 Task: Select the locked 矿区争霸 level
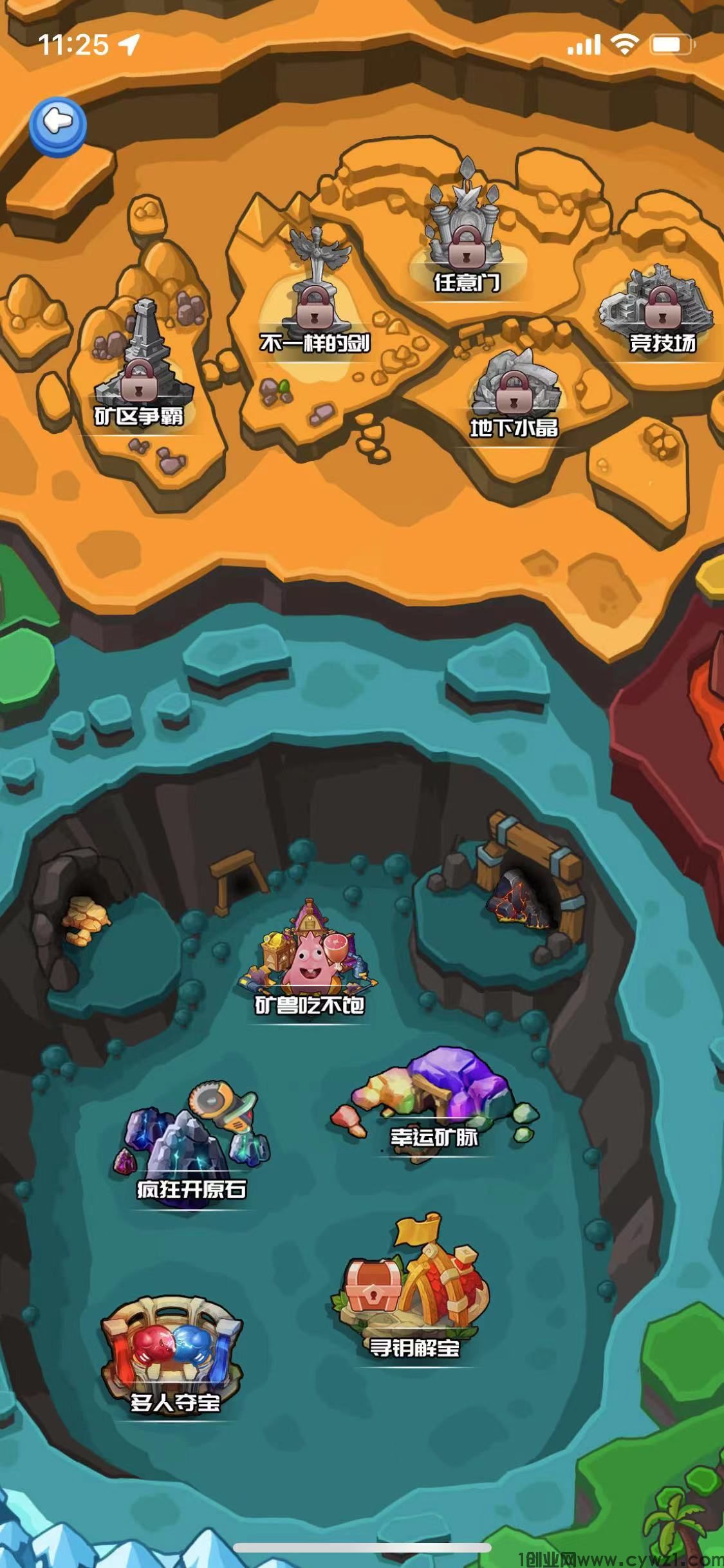(140, 373)
